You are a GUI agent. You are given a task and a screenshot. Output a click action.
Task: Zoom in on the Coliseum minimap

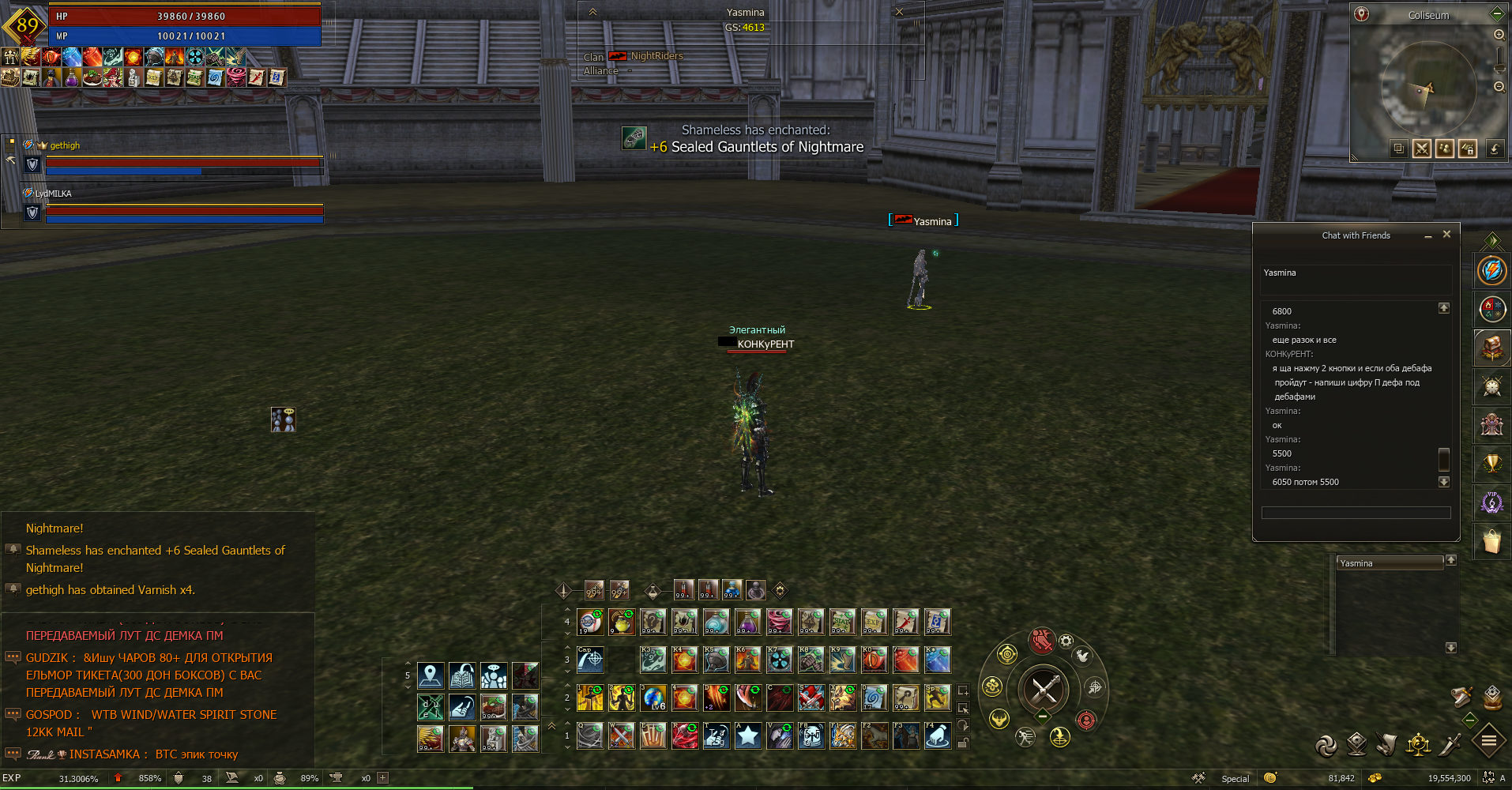[1499, 35]
